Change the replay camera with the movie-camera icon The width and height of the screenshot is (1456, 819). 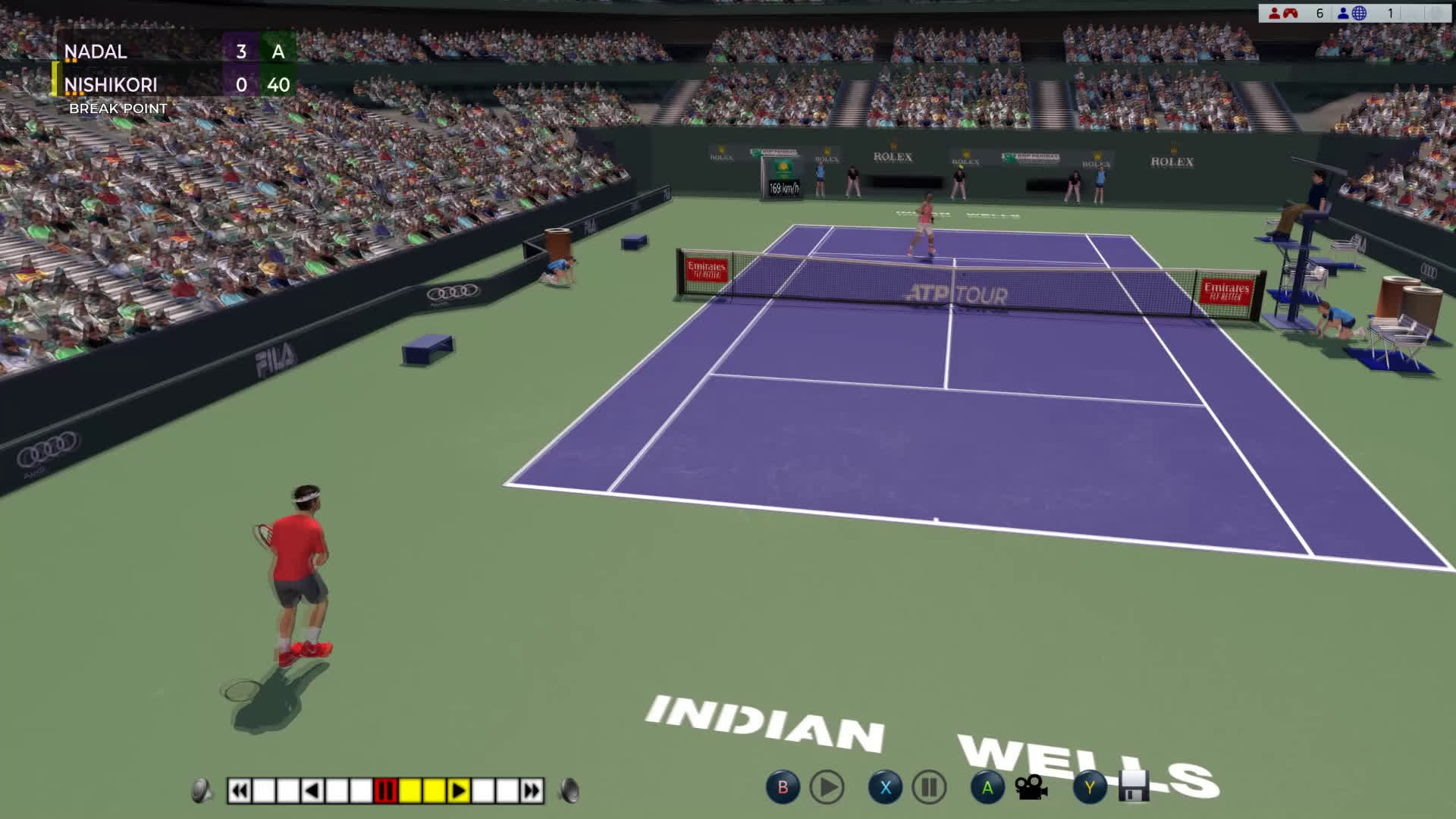point(1031,788)
